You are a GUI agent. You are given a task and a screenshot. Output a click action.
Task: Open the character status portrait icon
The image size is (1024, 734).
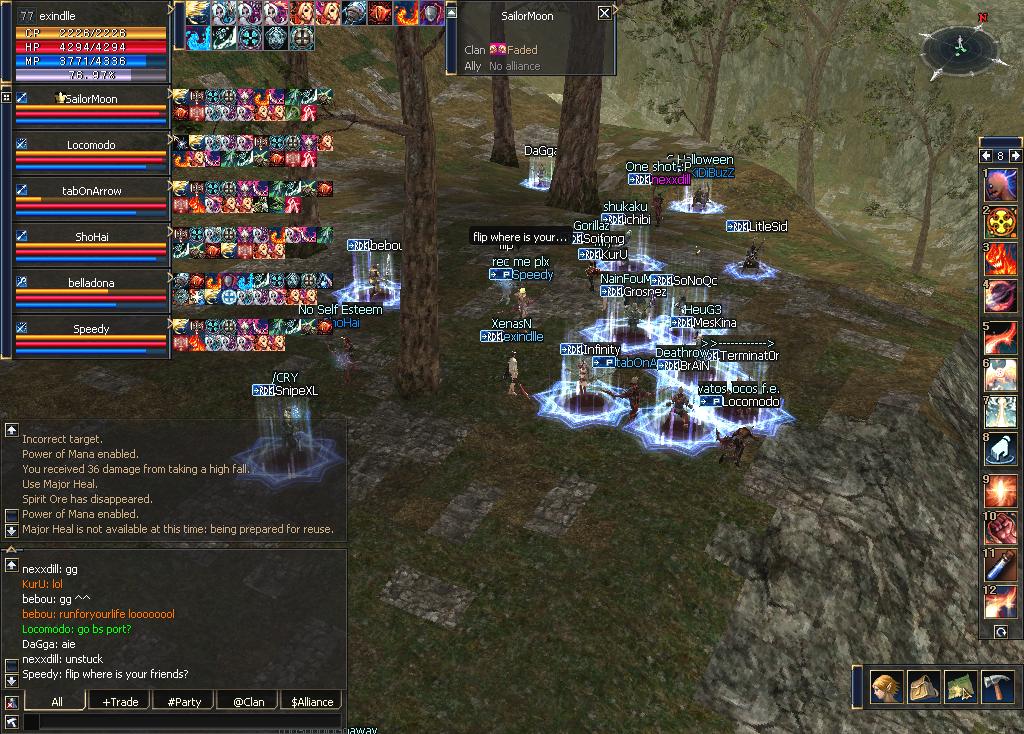click(x=884, y=687)
